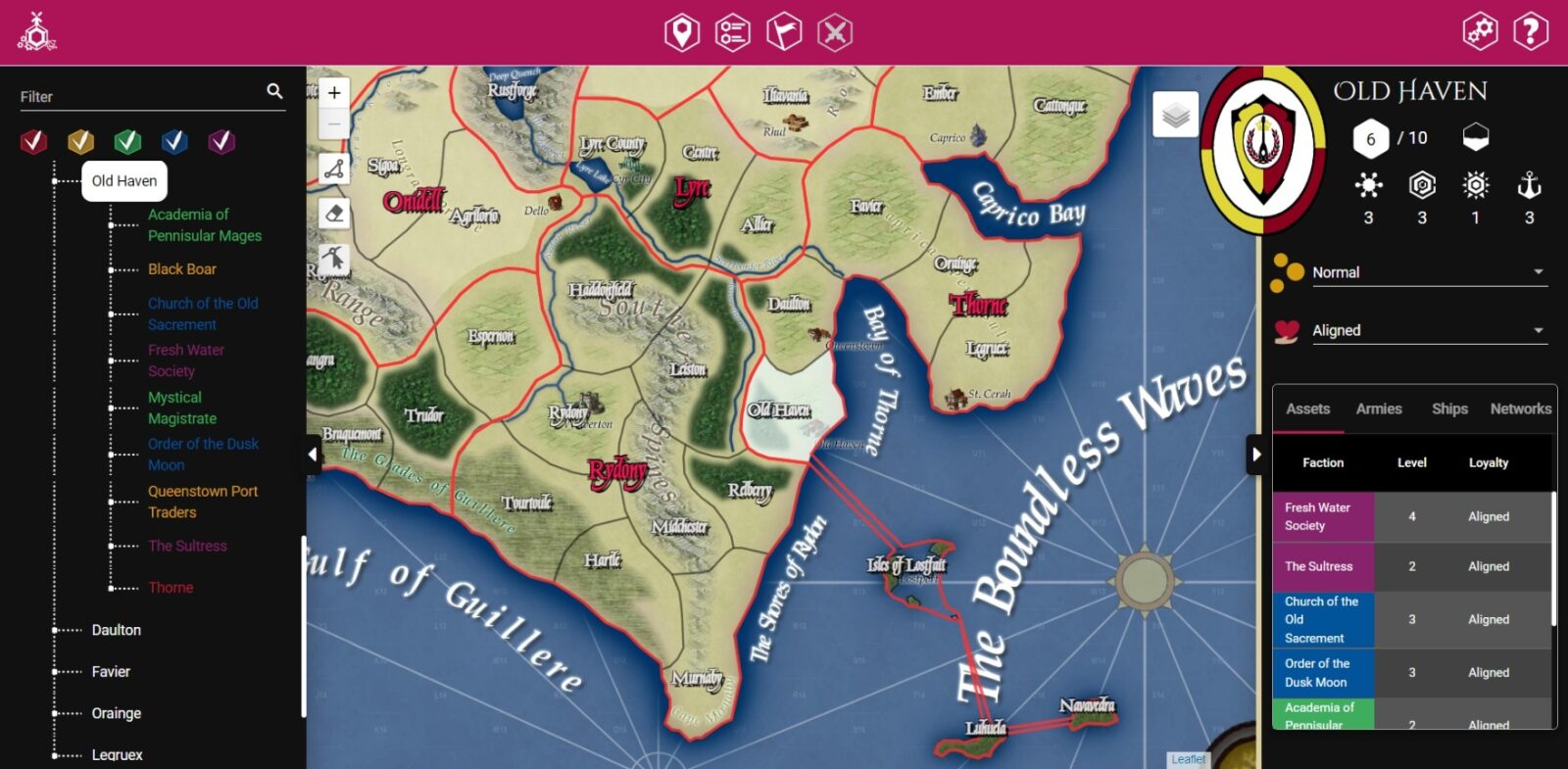Select the eraser tool on the map
The height and width of the screenshot is (769, 1568).
(x=333, y=214)
